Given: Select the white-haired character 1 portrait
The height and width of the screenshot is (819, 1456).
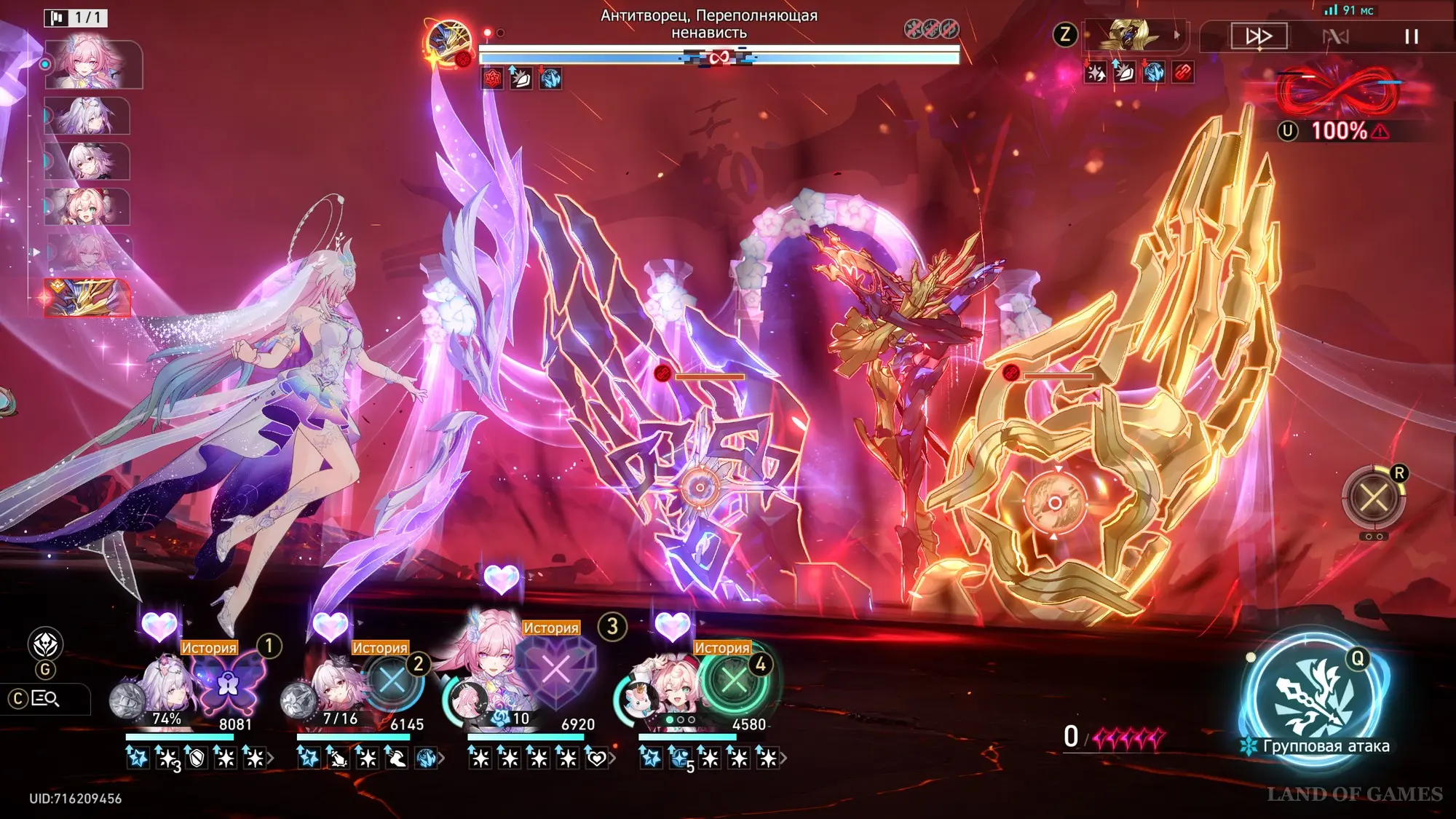Looking at the screenshot, I should (x=169, y=684).
